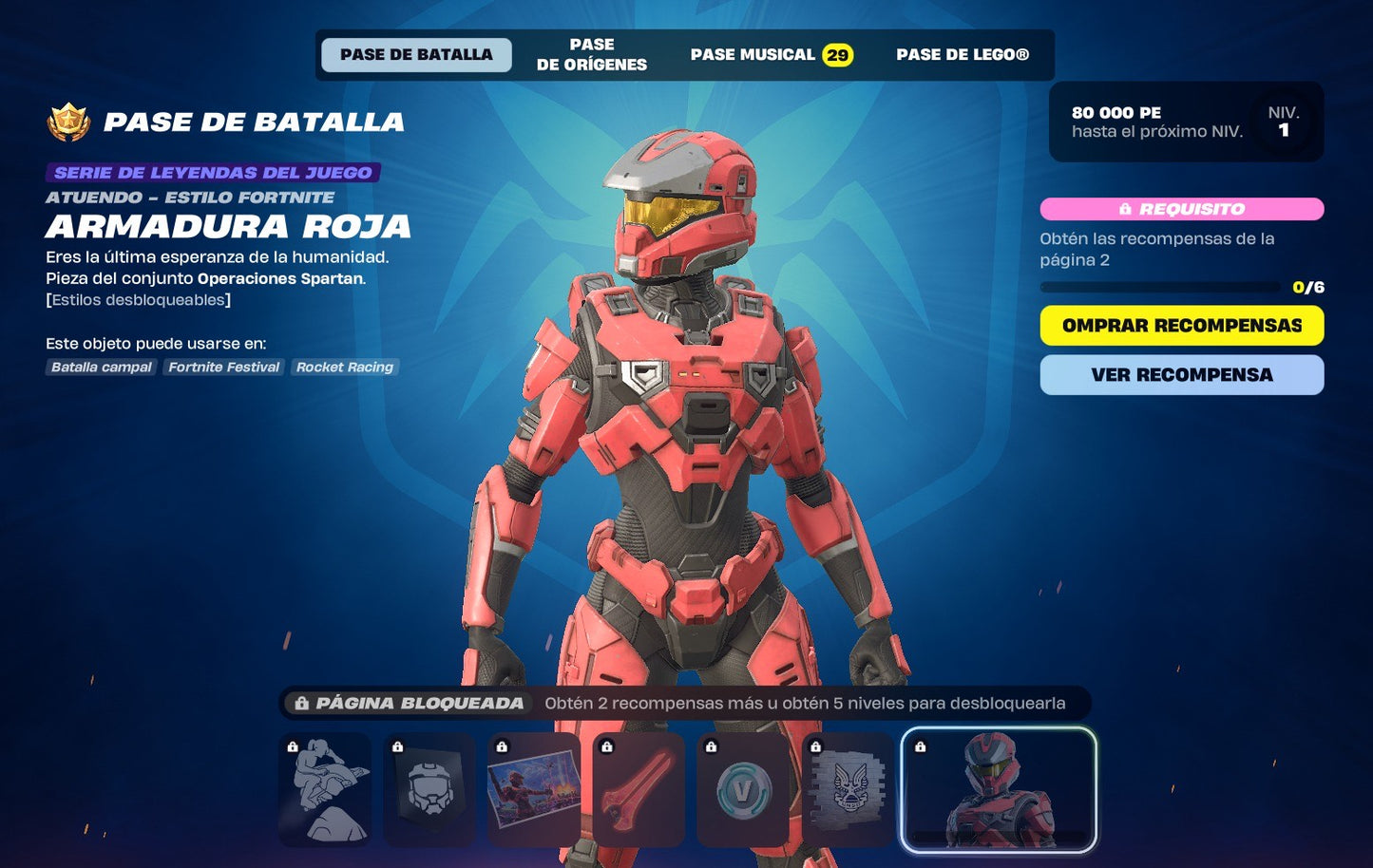Click the yellow Comprar Recompensas button

[x=1181, y=326]
